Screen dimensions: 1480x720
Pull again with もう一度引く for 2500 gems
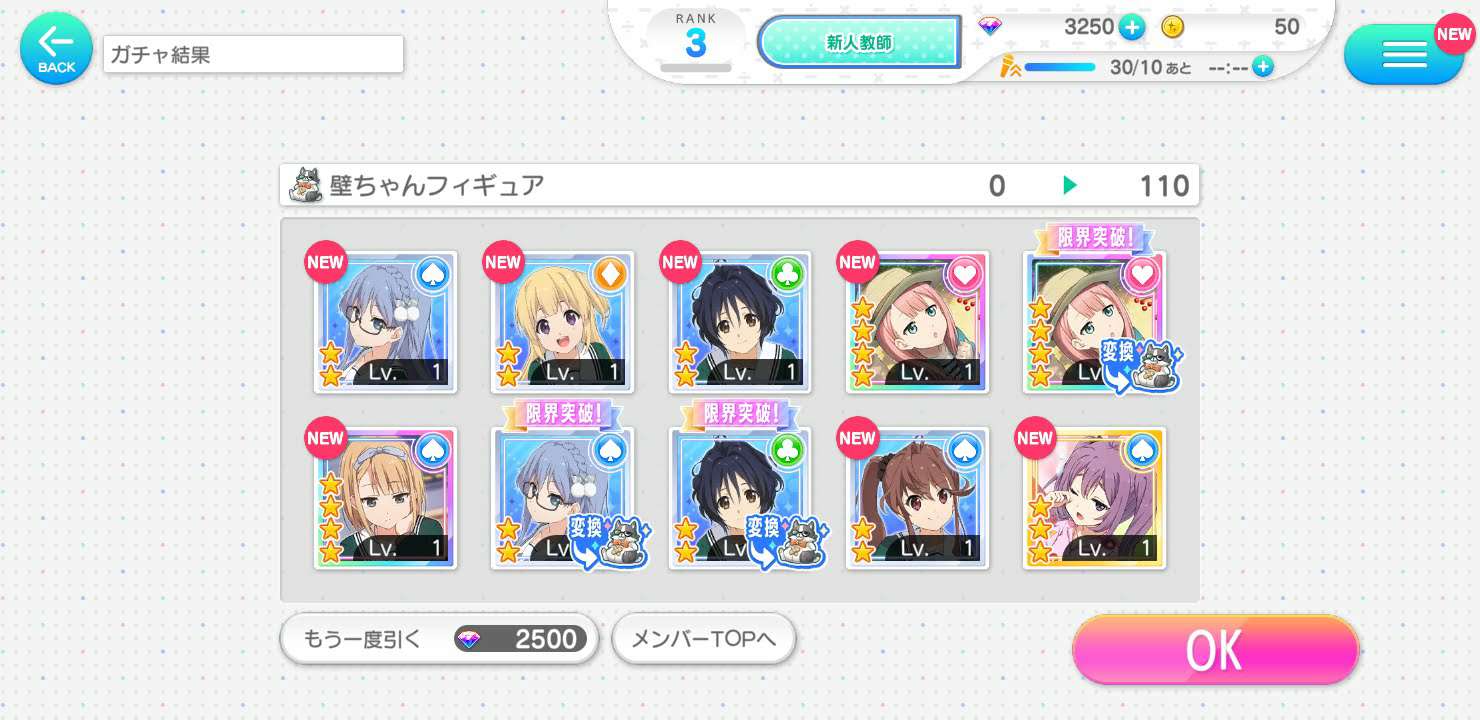439,639
